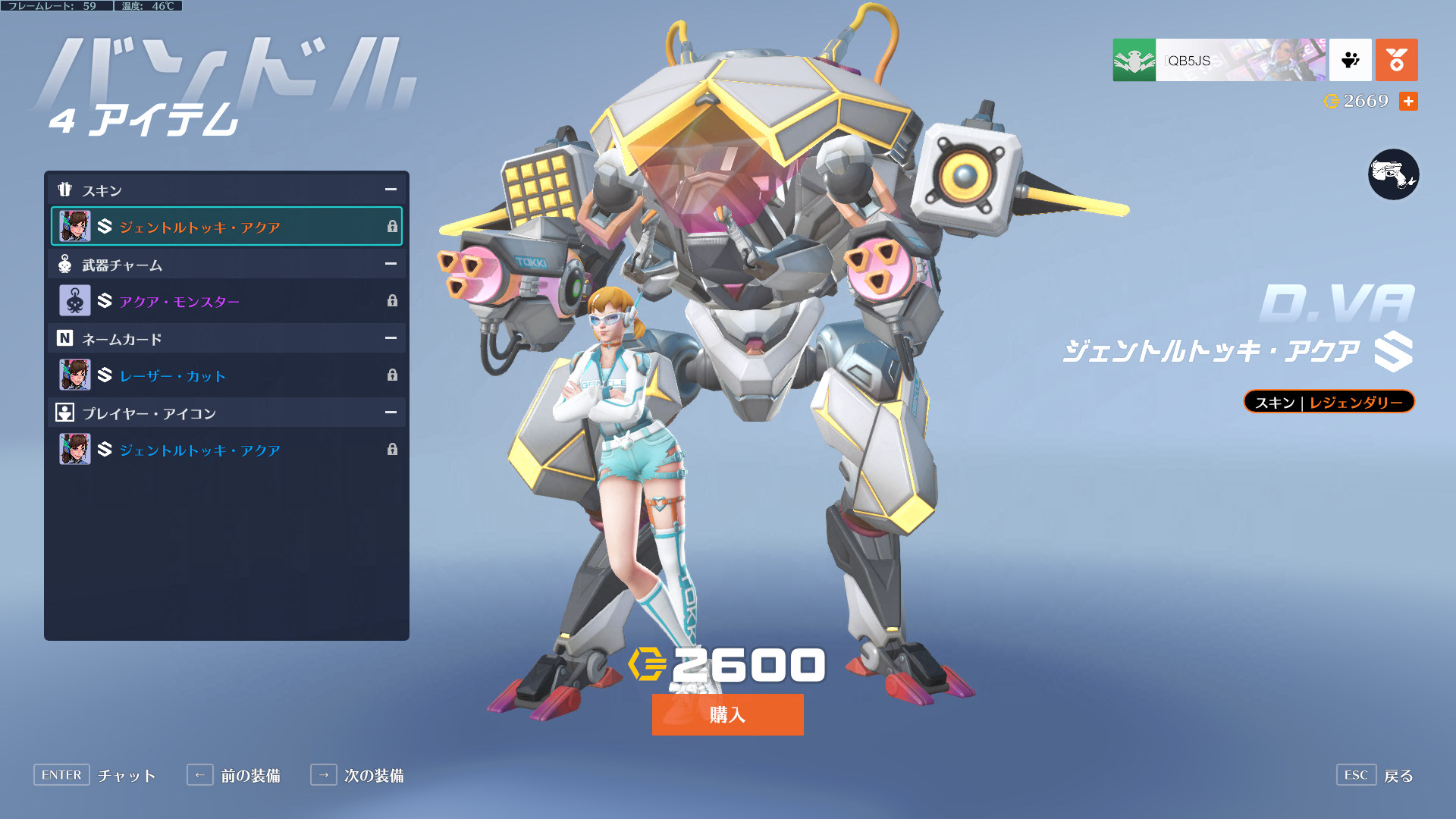Collapse the ネームカード section
The width and height of the screenshot is (1456, 819).
pos(391,338)
